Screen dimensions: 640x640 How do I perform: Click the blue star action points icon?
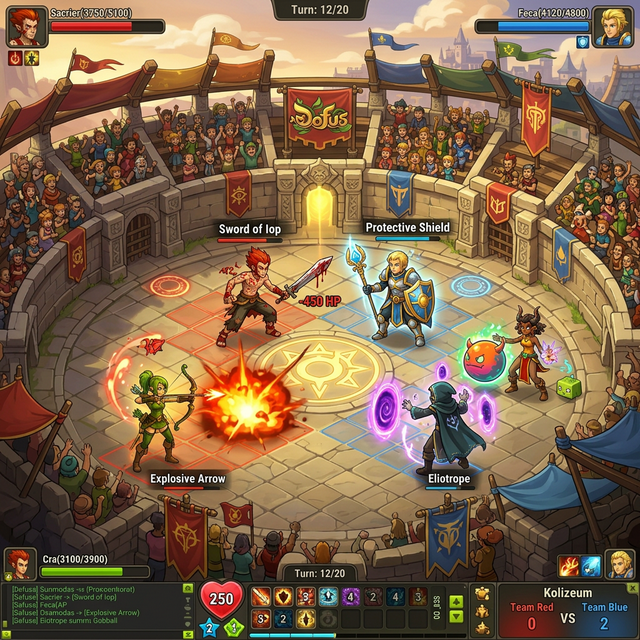(x=210, y=627)
